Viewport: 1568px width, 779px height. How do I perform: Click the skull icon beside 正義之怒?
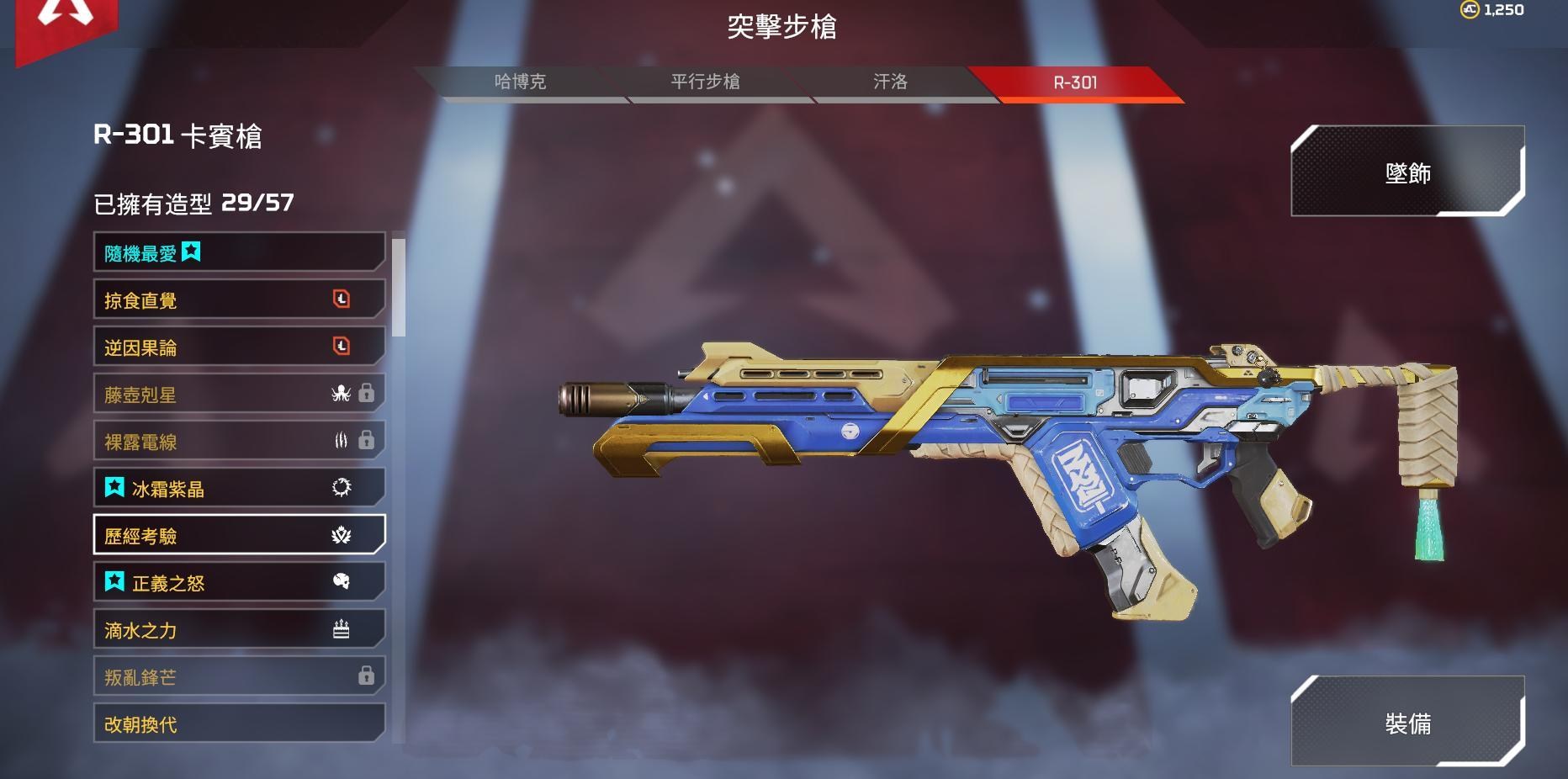pyautogui.click(x=342, y=580)
